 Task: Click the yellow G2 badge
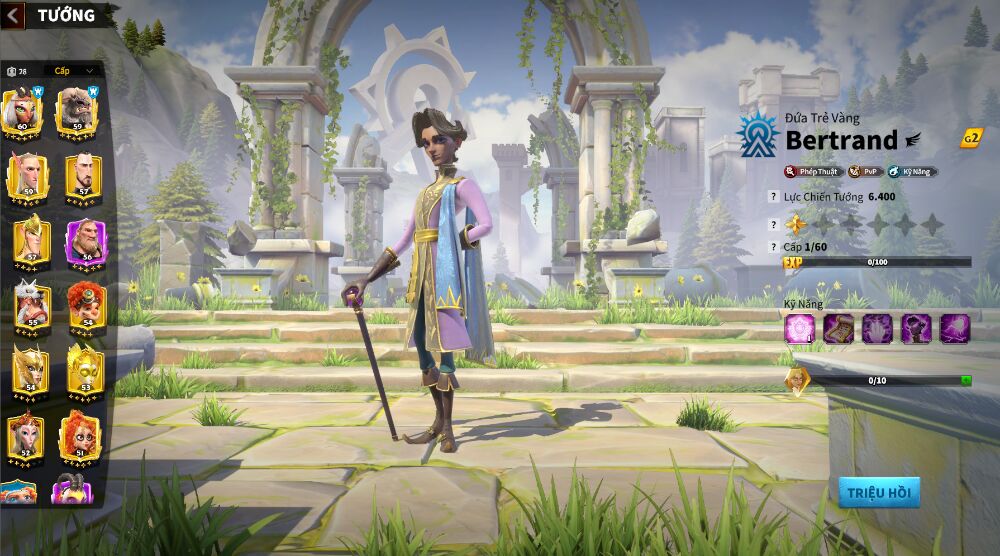click(x=970, y=139)
